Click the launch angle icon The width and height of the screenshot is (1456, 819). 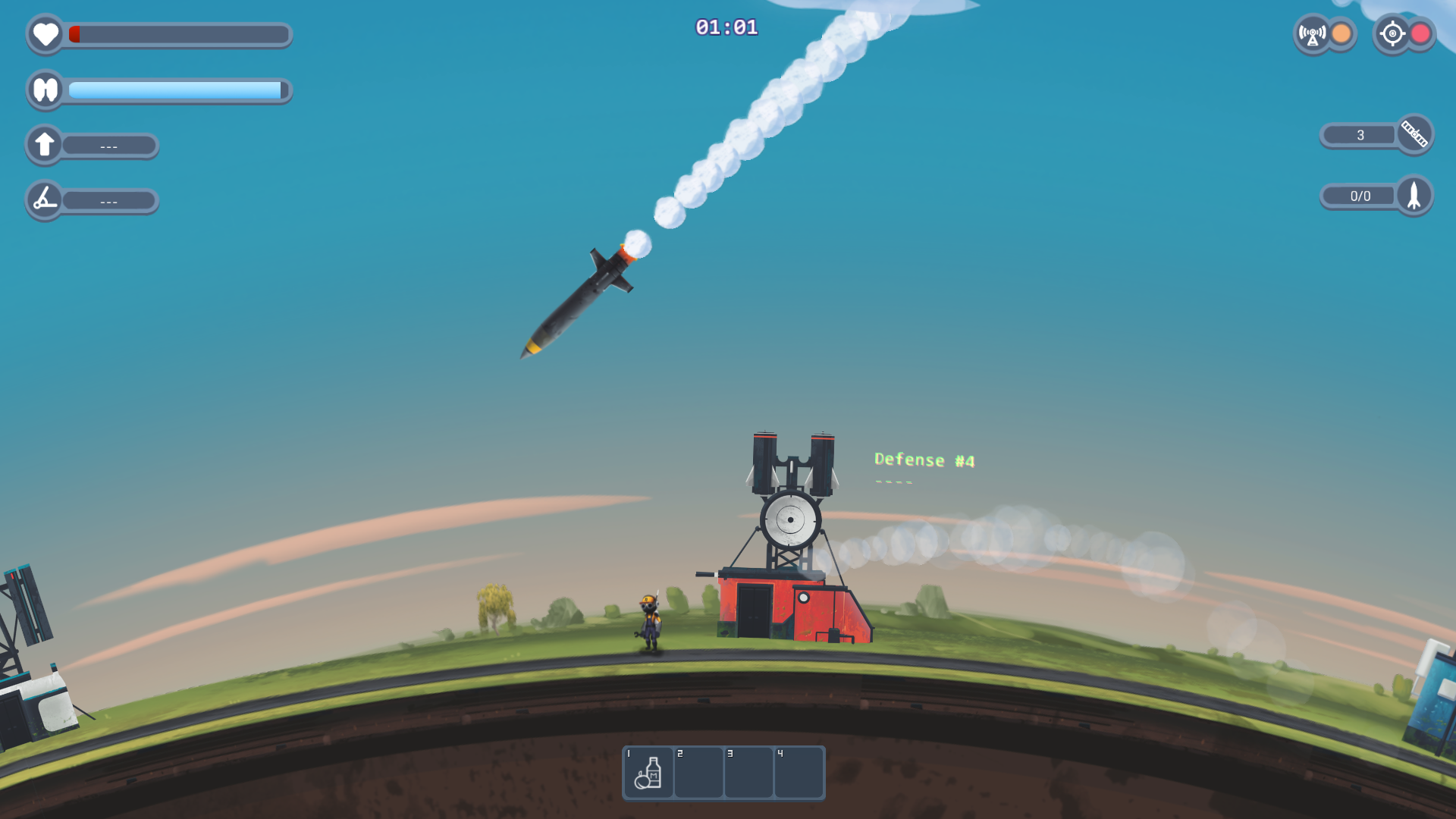45,200
